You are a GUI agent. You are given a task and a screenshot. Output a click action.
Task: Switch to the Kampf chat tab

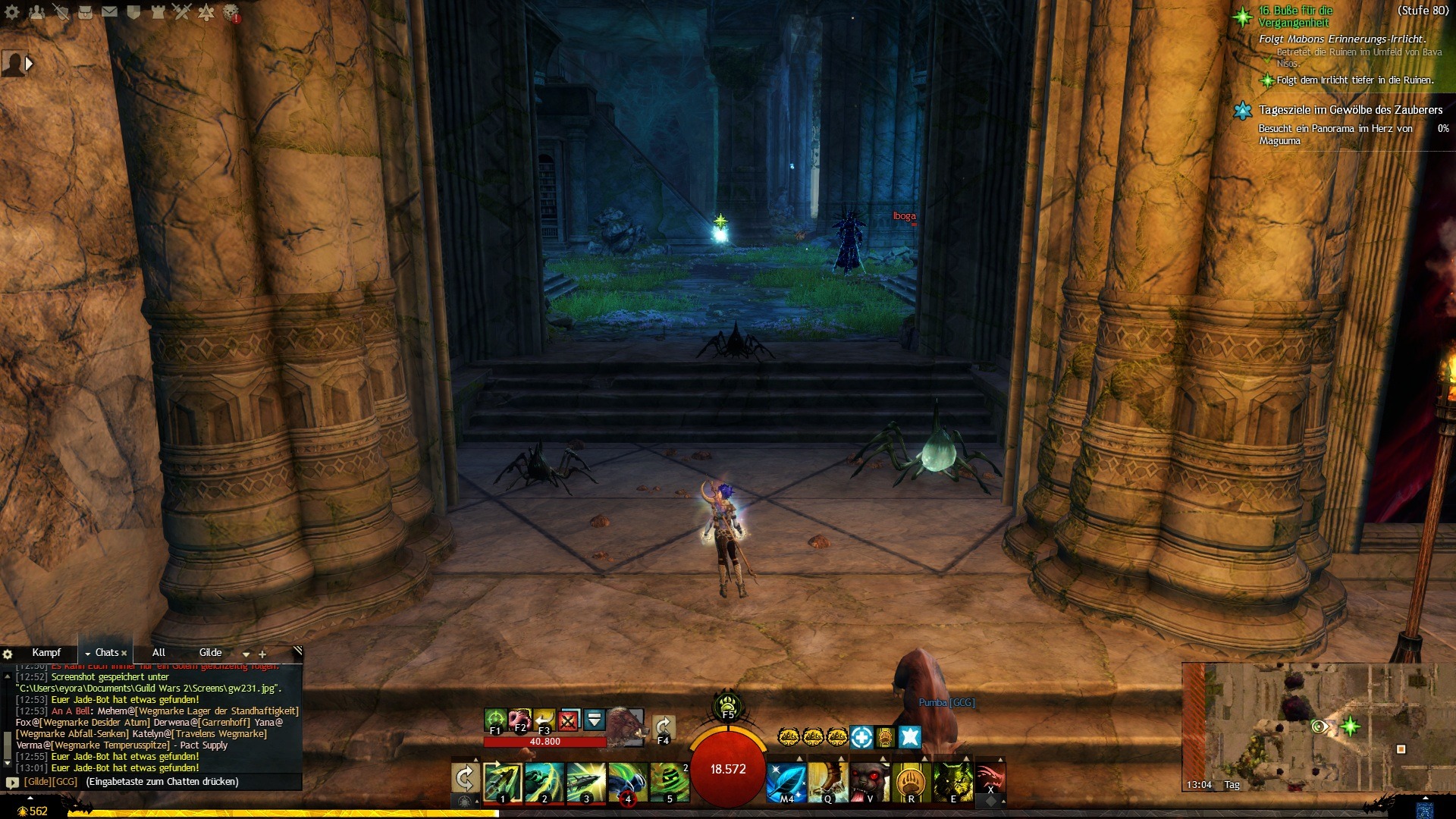(x=46, y=653)
